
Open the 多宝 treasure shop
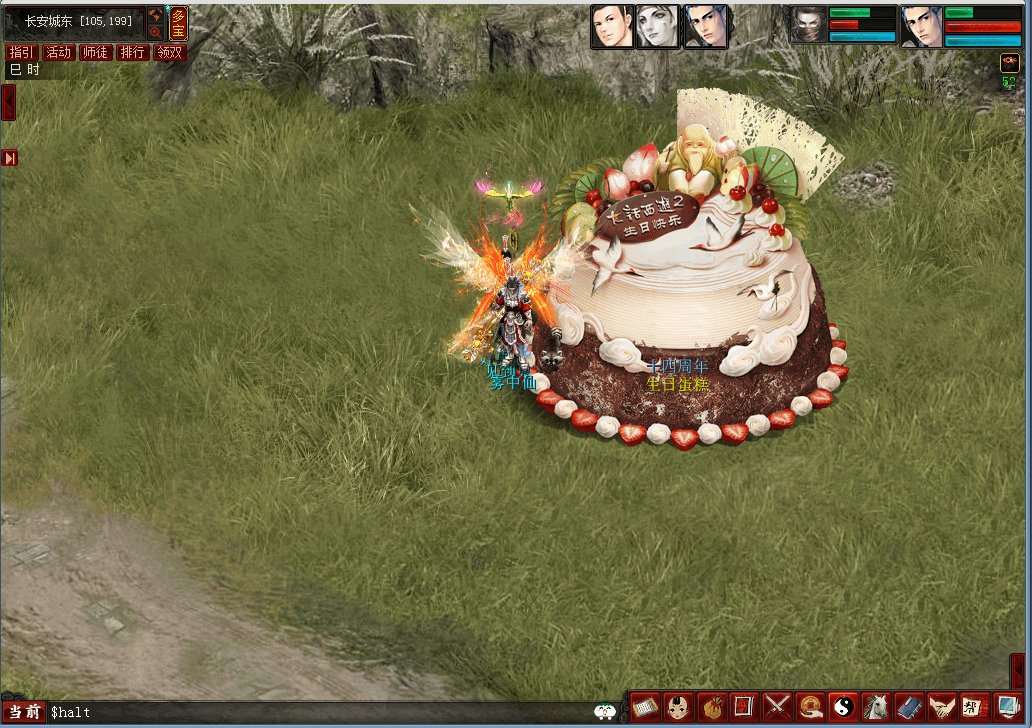tap(178, 23)
